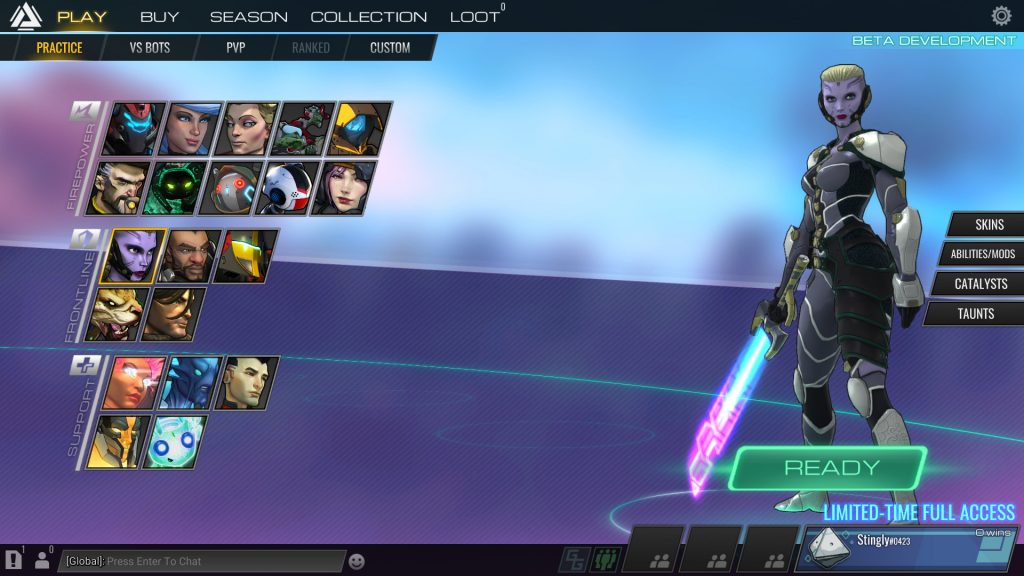Click the green READY button
The image size is (1024, 576).
[831, 468]
